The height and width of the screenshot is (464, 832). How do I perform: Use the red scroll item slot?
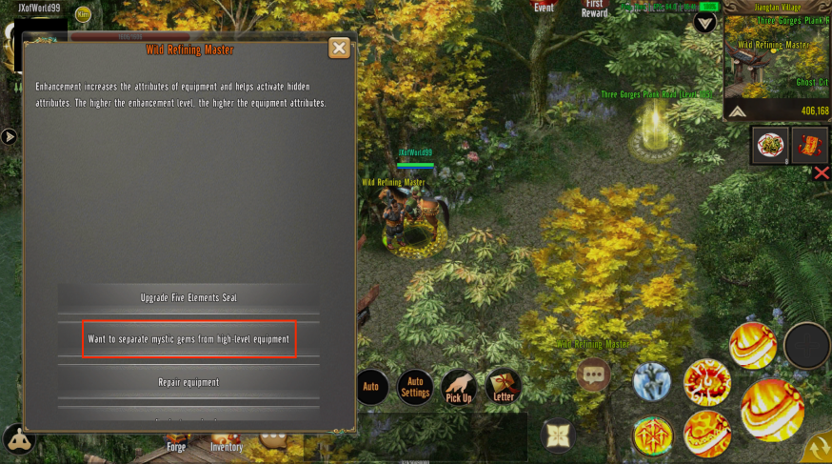[x=810, y=146]
